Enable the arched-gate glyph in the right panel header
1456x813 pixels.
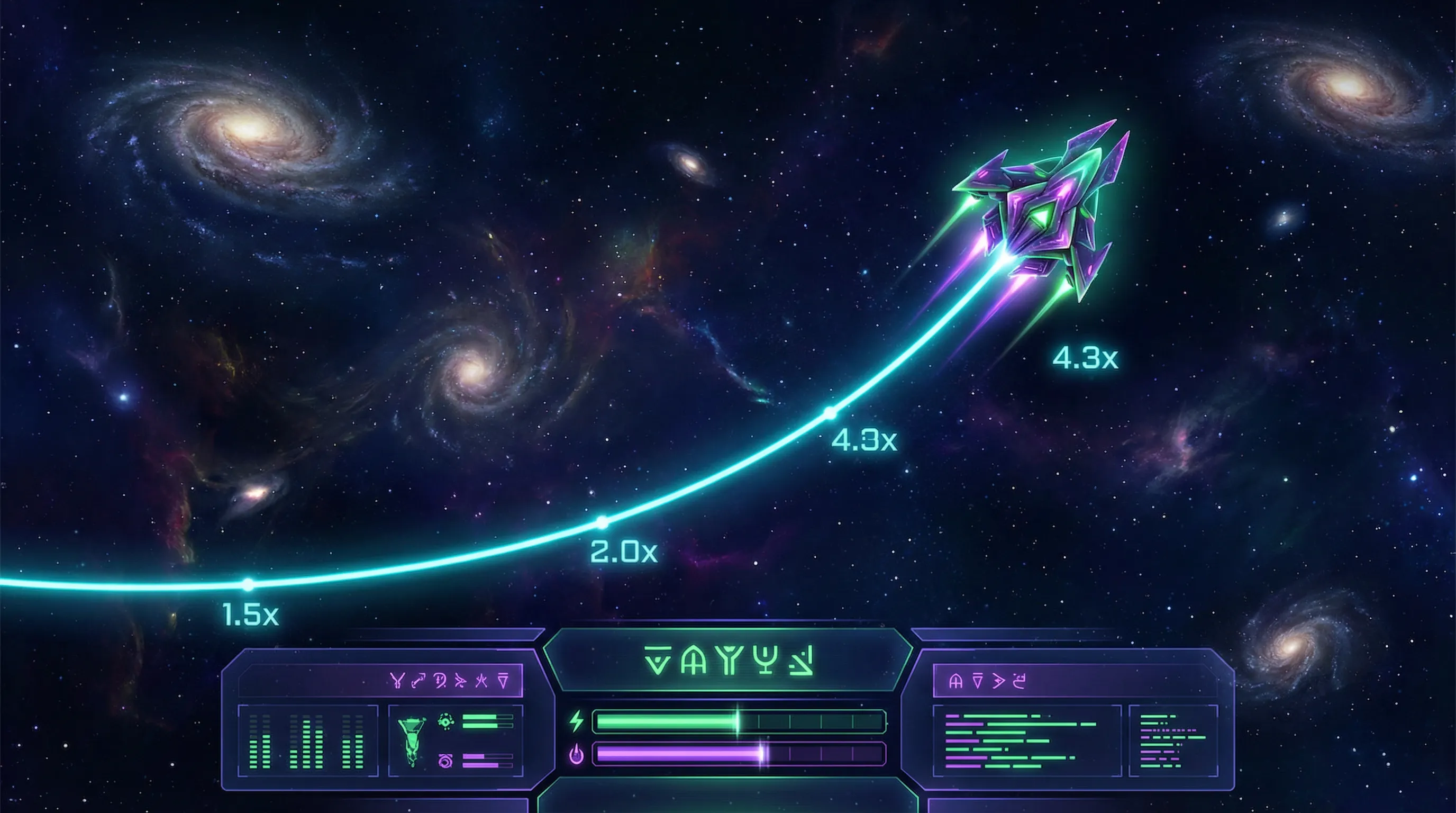tap(957, 682)
